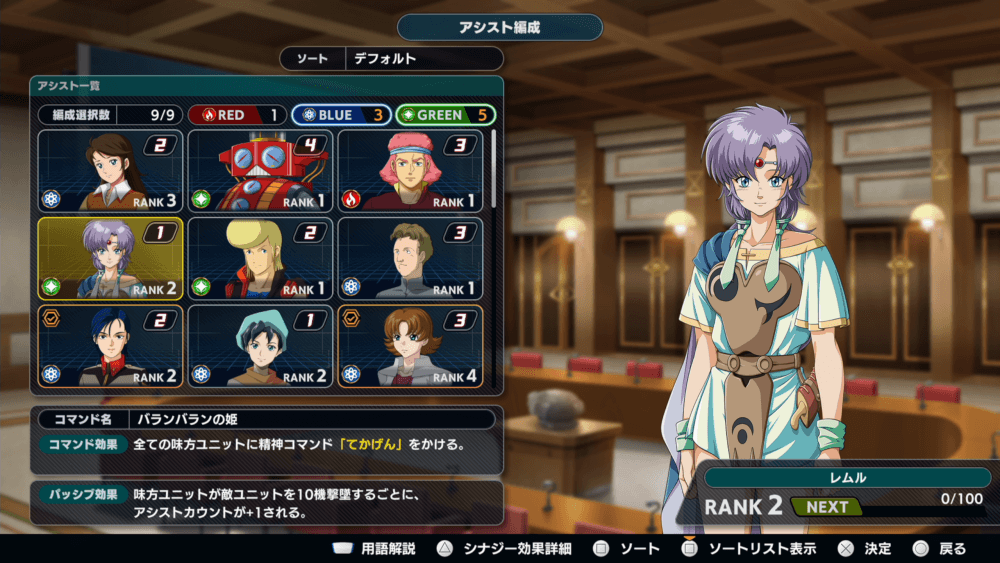The image size is (1000, 563).
Task: Select the auburn-haired Rank 4 card
Action: [x=411, y=345]
